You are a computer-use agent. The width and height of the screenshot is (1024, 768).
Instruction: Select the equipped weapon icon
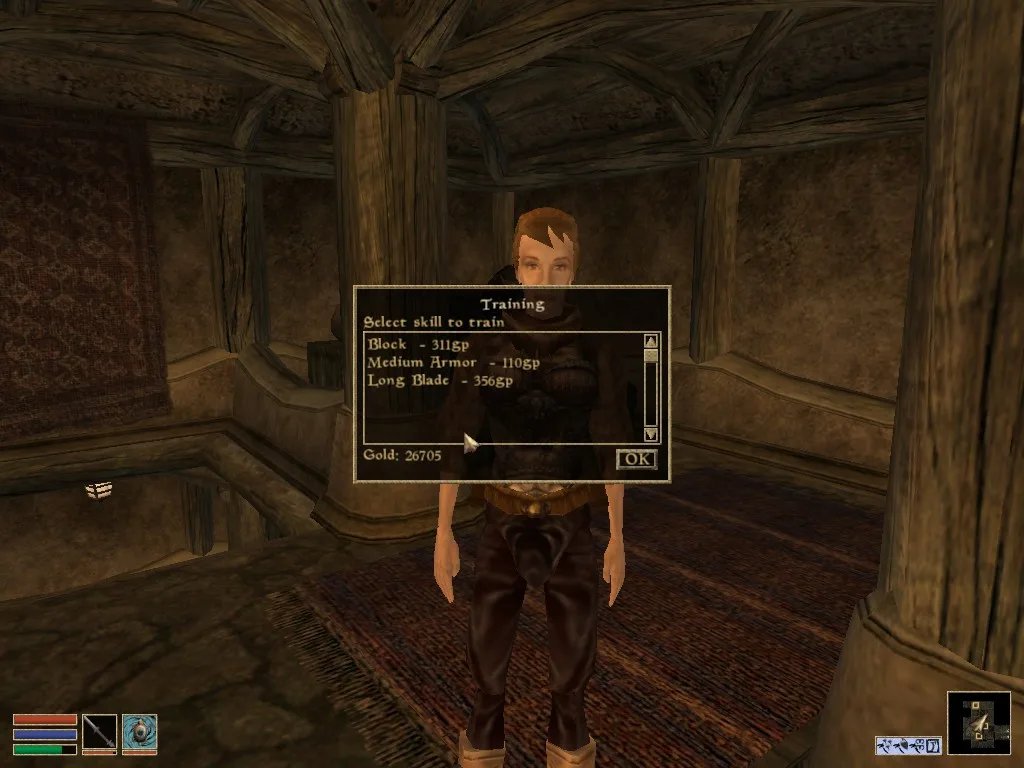(100, 731)
